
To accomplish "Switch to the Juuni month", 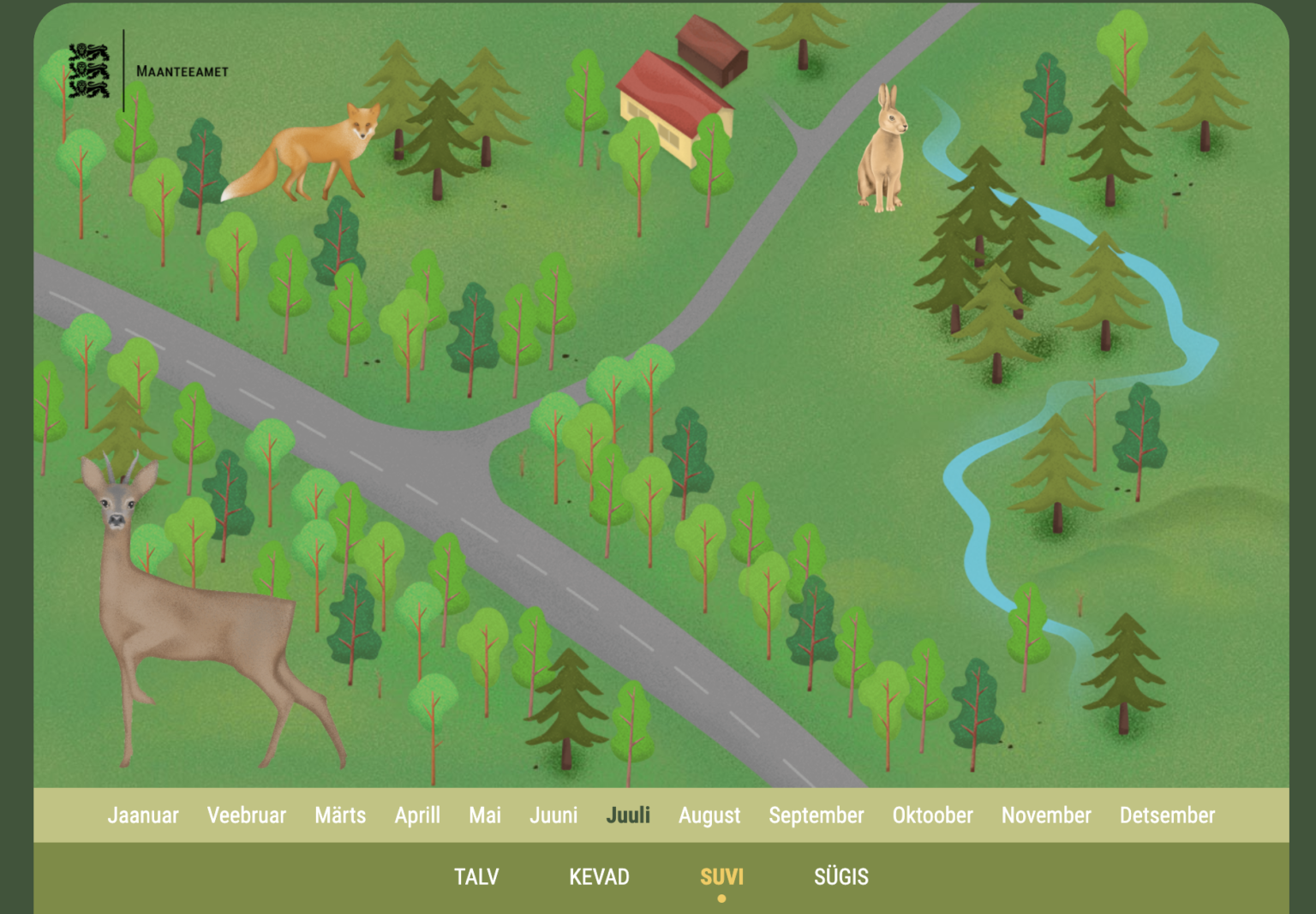I will pos(553,815).
